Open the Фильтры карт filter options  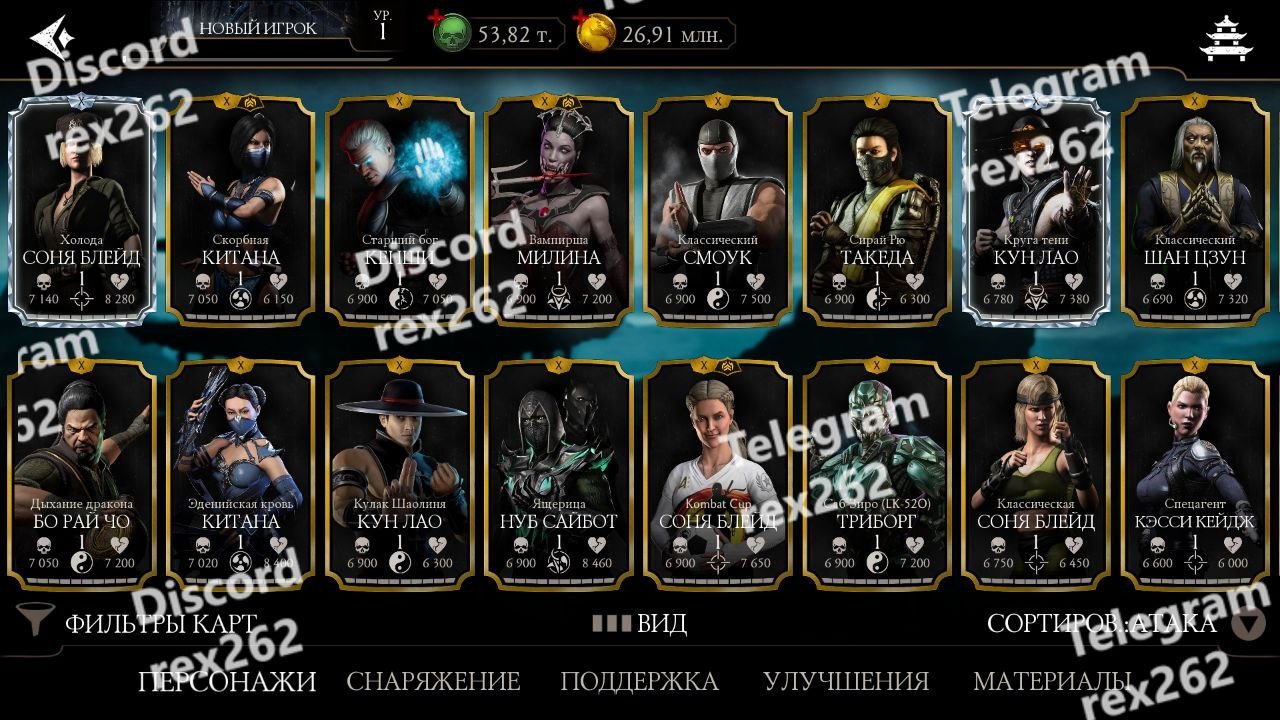click(140, 623)
